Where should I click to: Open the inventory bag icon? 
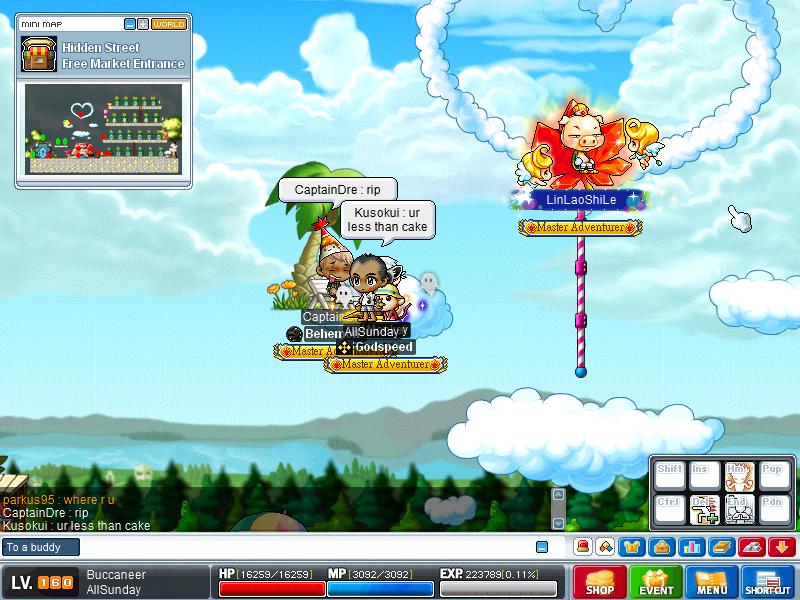click(x=661, y=547)
